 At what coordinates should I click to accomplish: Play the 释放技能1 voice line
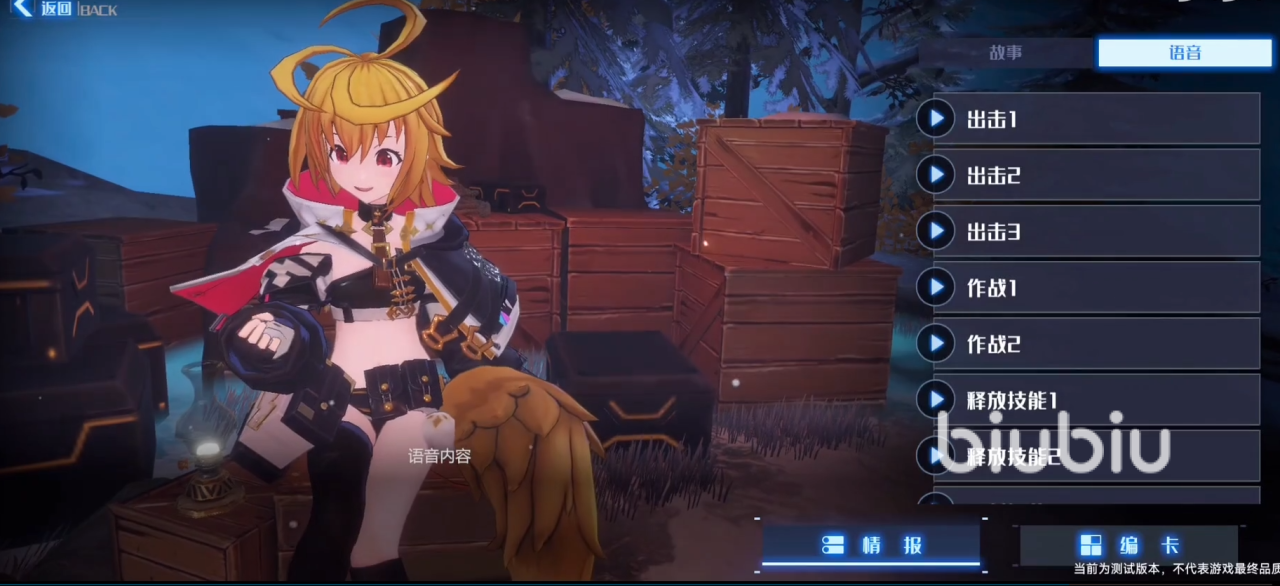click(936, 400)
